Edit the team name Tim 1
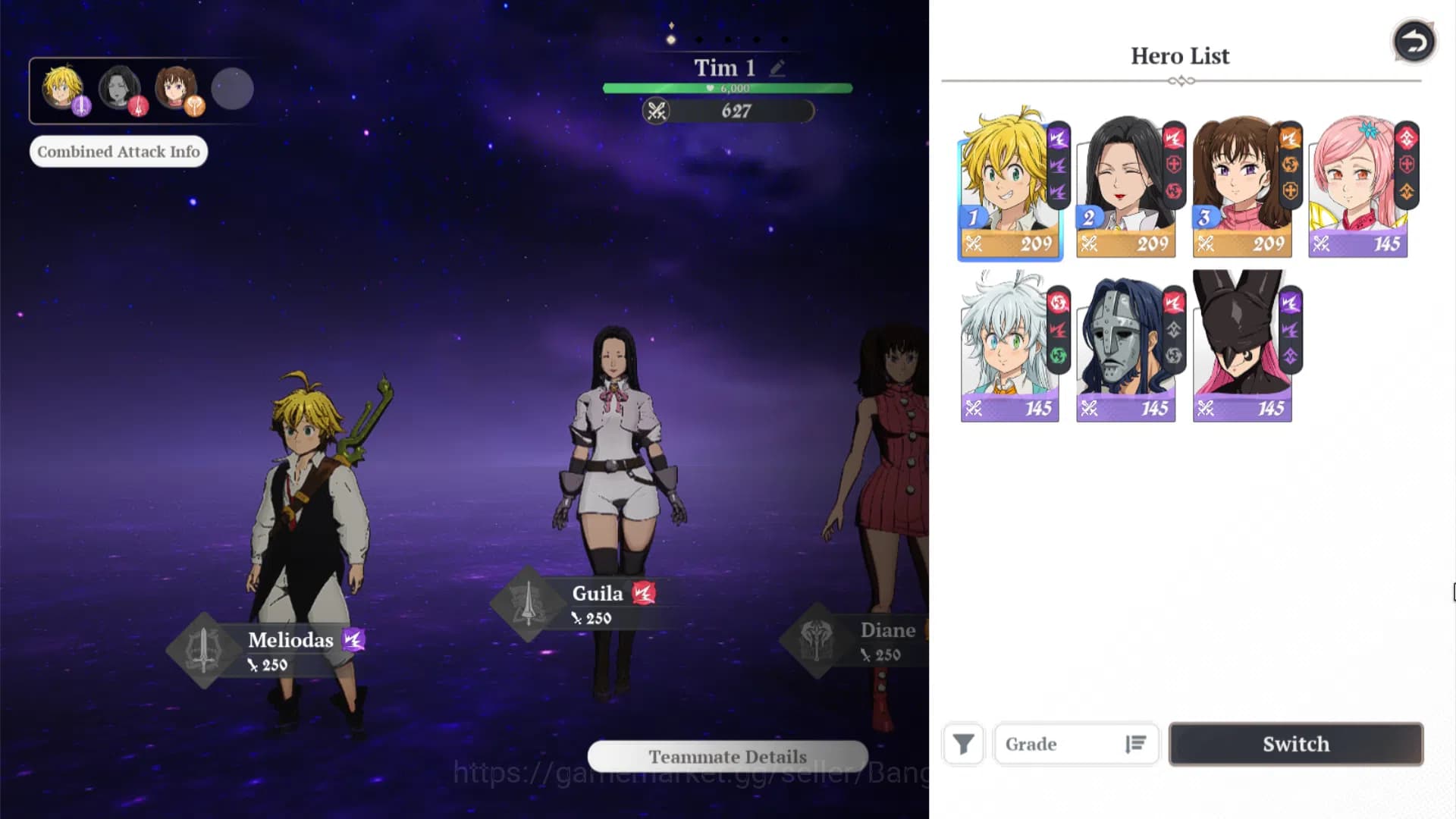 [x=776, y=67]
